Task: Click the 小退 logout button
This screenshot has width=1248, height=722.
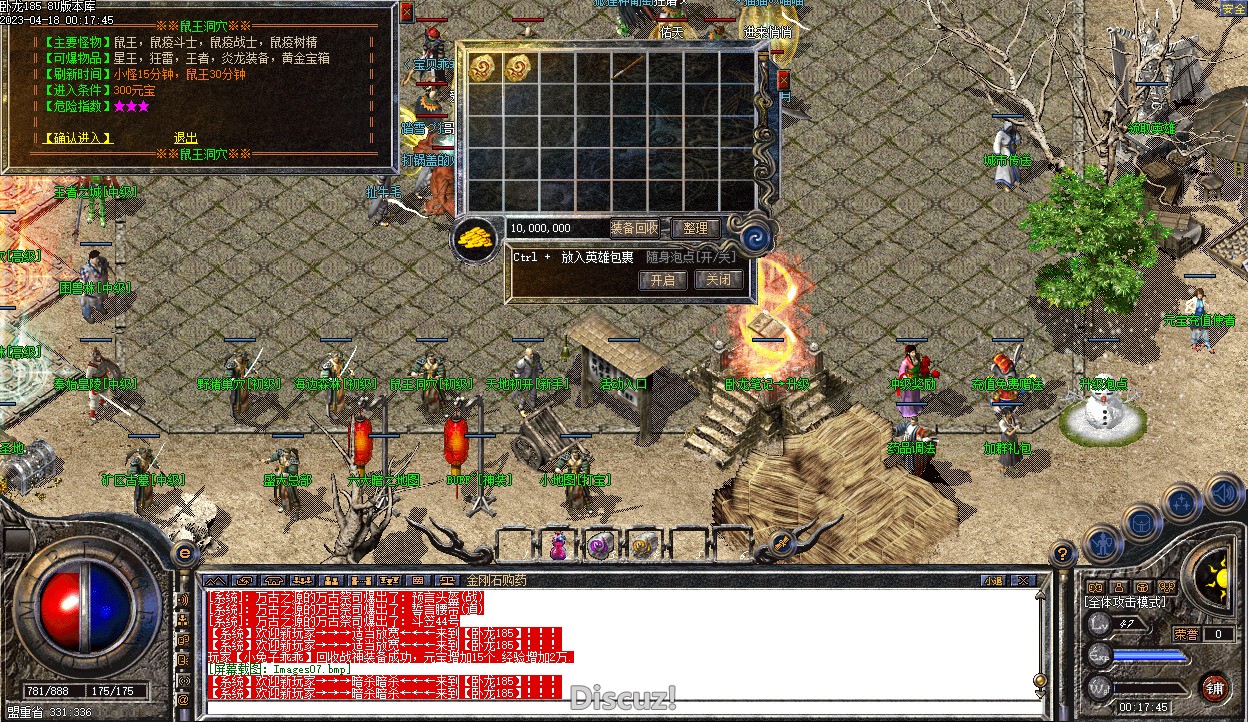Action: pyautogui.click(x=993, y=580)
